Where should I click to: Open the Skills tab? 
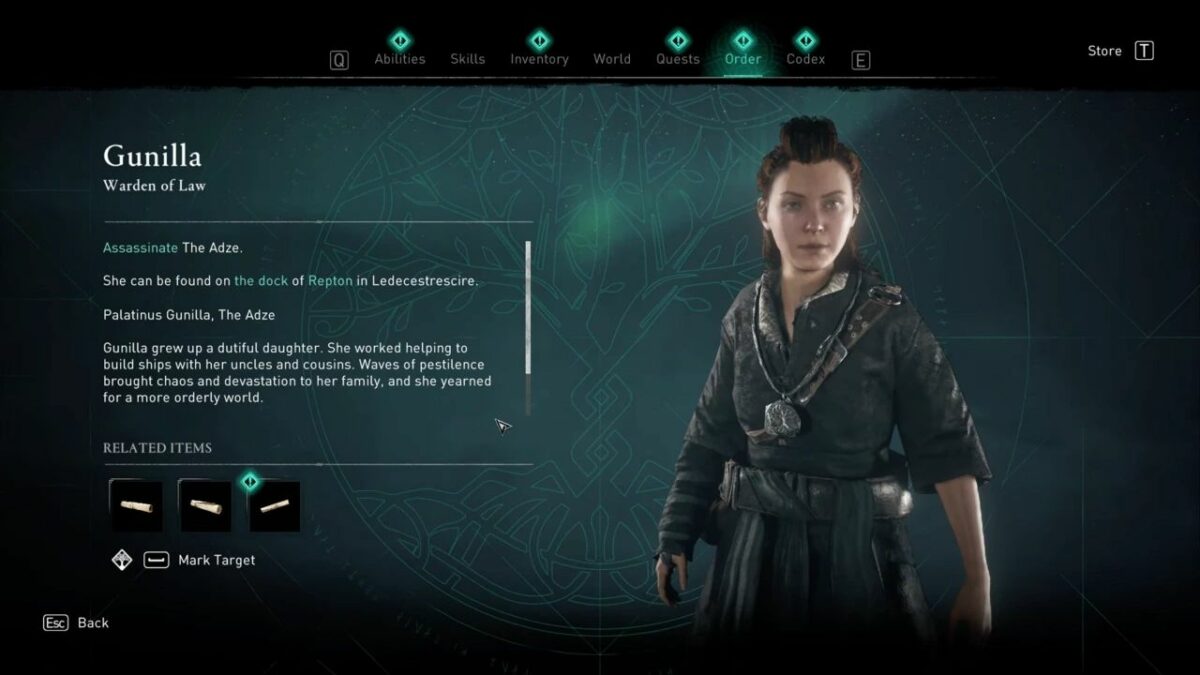coord(469,59)
